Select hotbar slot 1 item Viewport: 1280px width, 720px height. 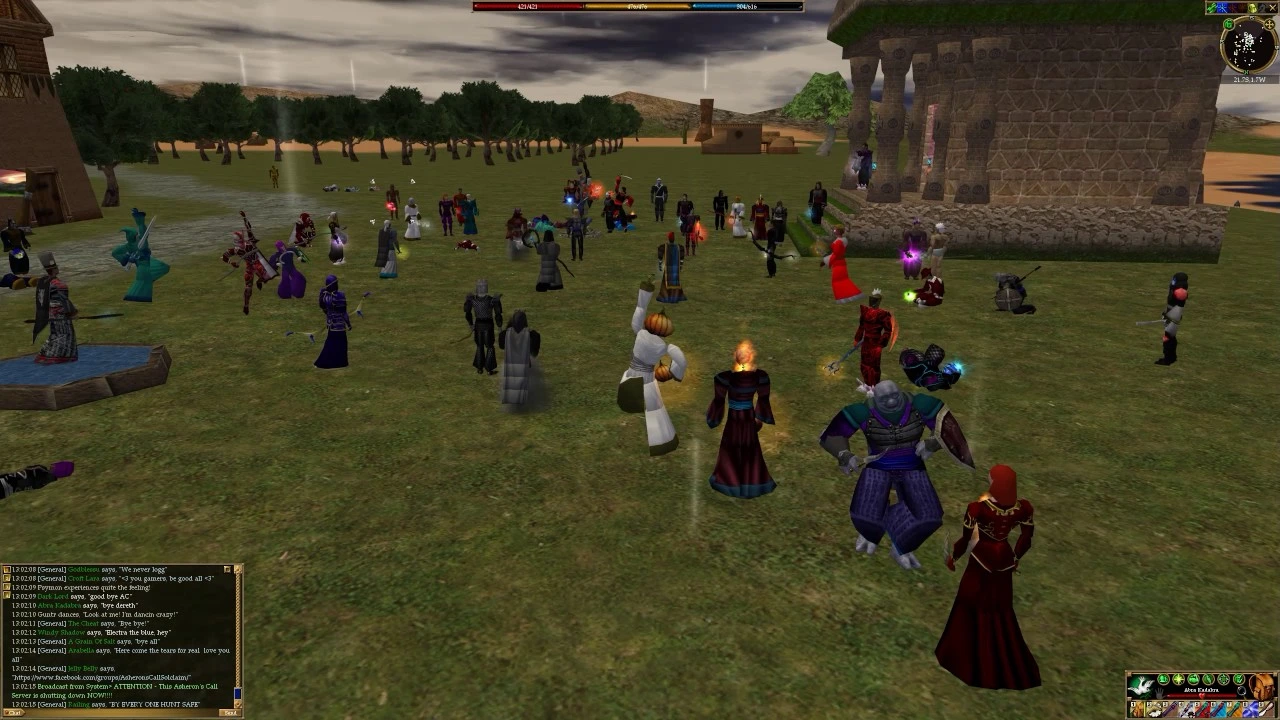[x=1138, y=709]
